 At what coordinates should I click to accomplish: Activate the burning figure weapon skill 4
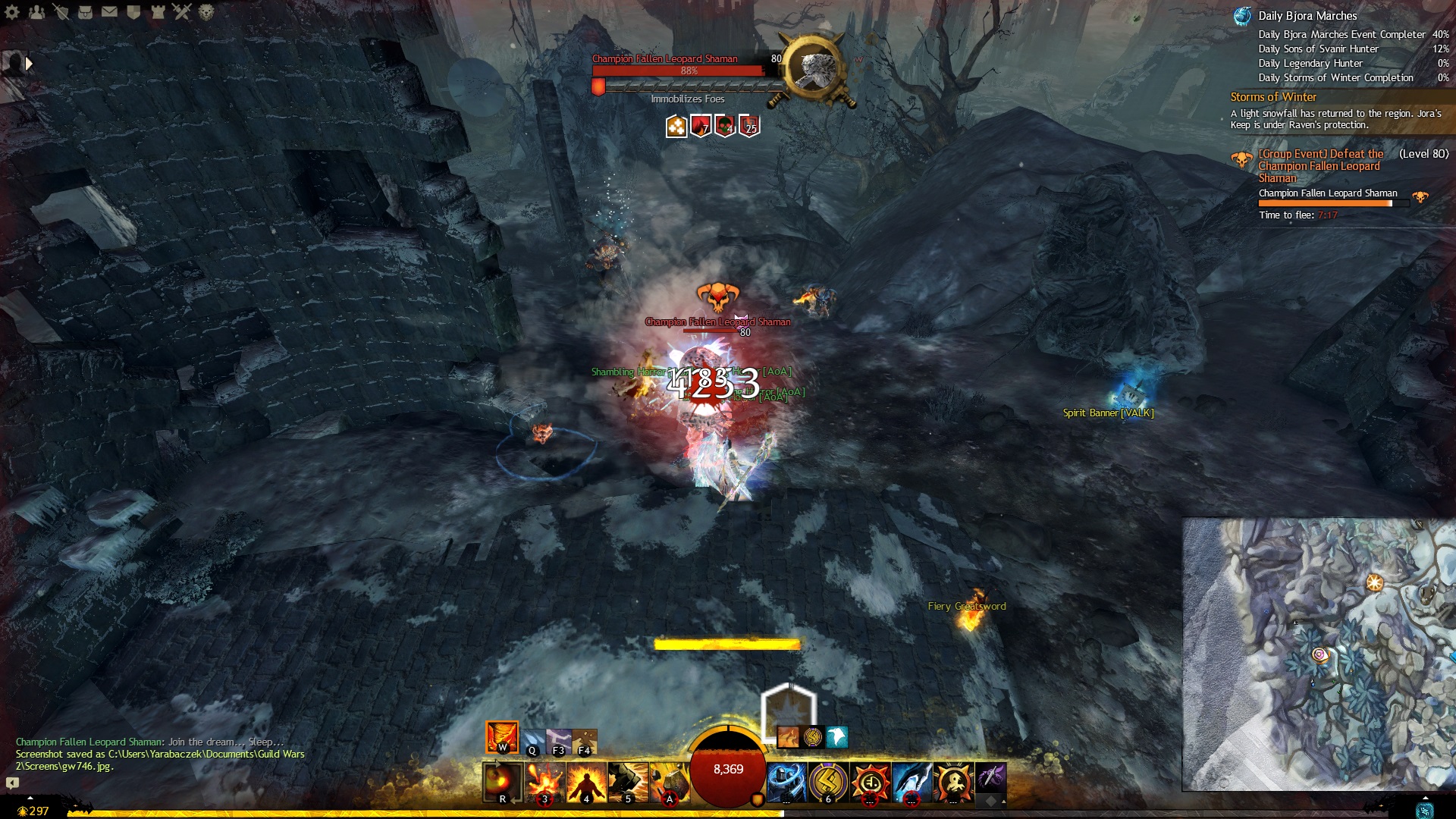click(x=586, y=782)
